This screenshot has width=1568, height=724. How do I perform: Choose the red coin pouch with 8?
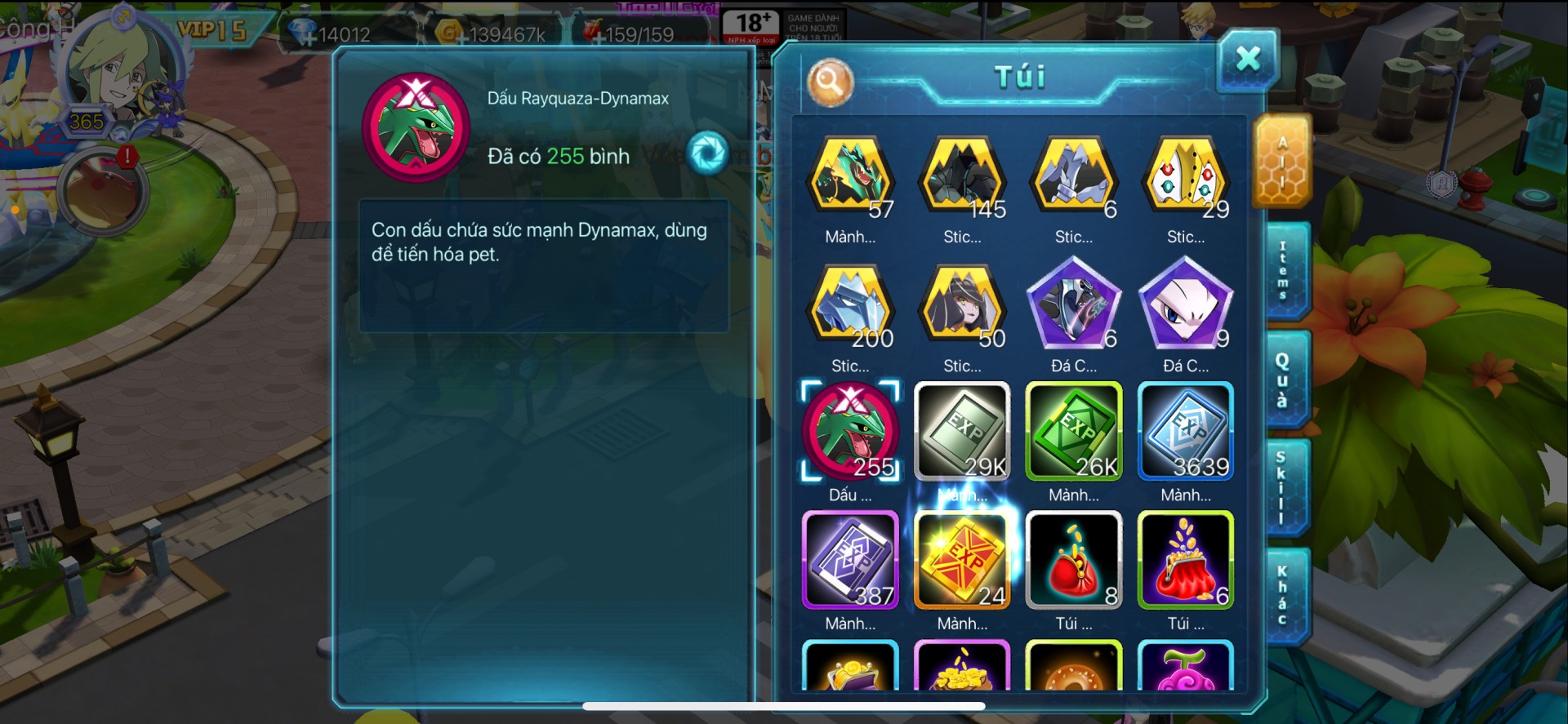point(1074,560)
